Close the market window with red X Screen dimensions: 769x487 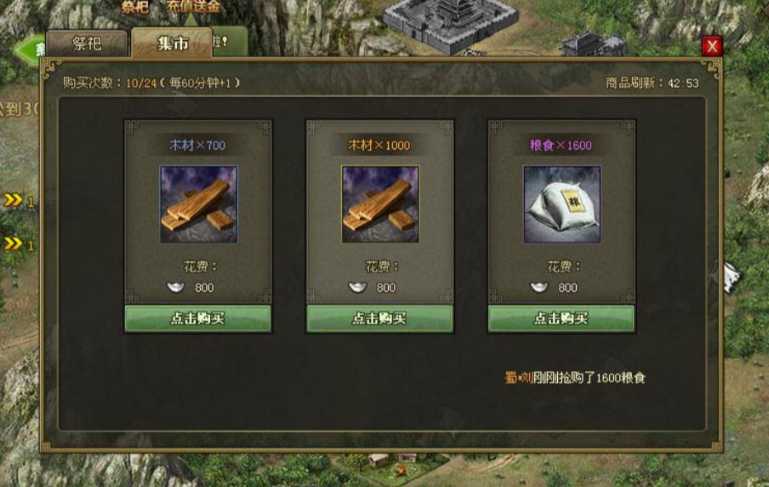coord(711,46)
